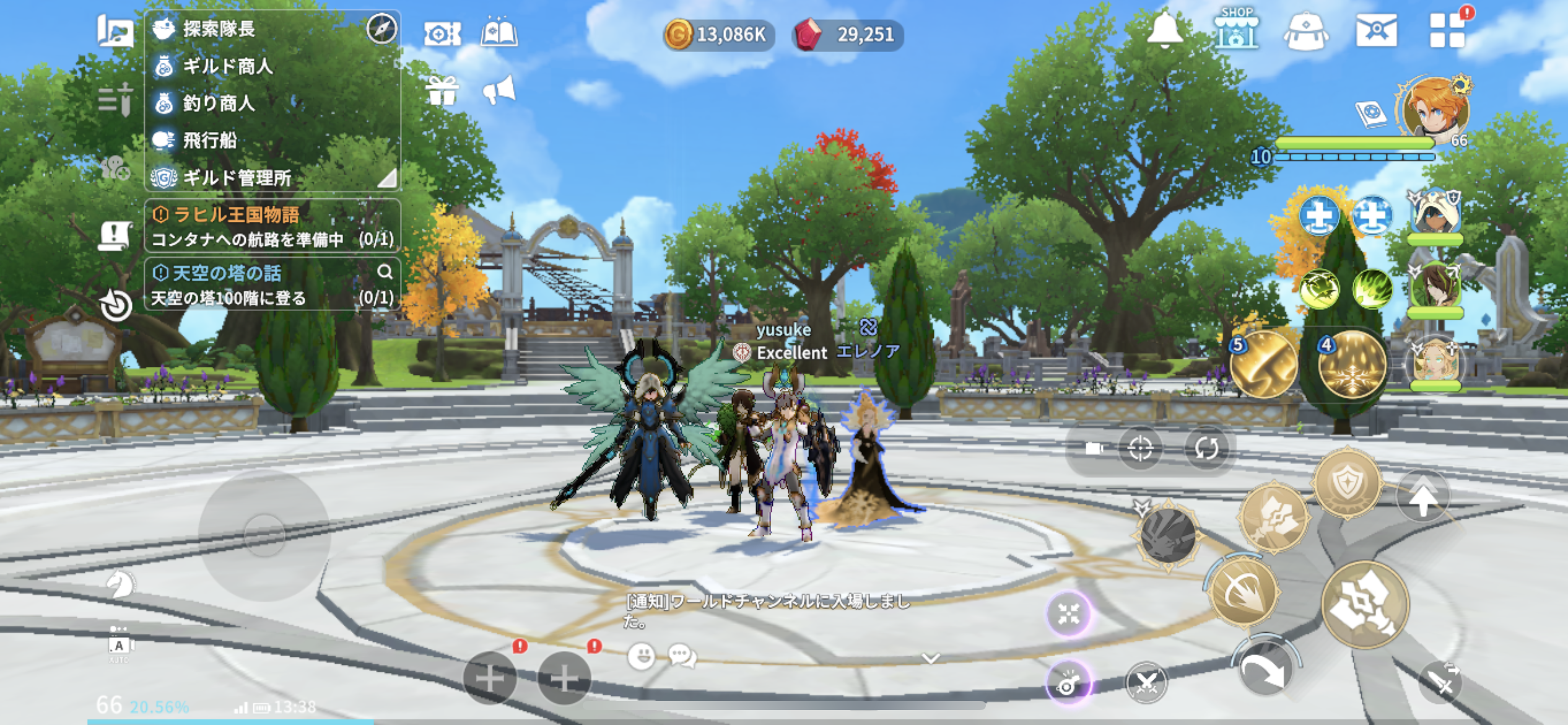Screen dimensions: 1568x725
Task: Tap the jump up-arrow button
Action: click(x=1423, y=497)
